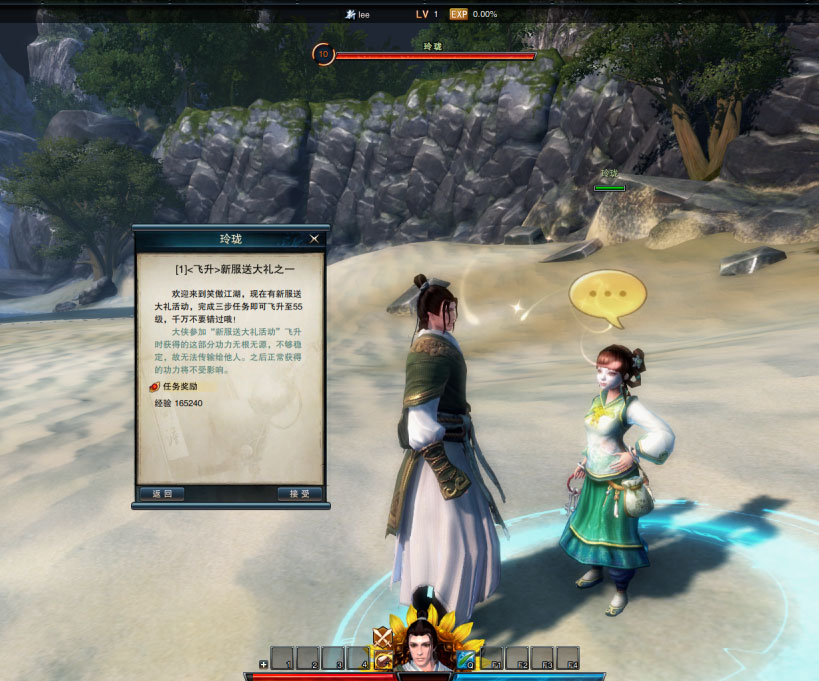Select the player portrait in the sunflower frame
Viewport: 819px width, 681px height.
coord(421,647)
